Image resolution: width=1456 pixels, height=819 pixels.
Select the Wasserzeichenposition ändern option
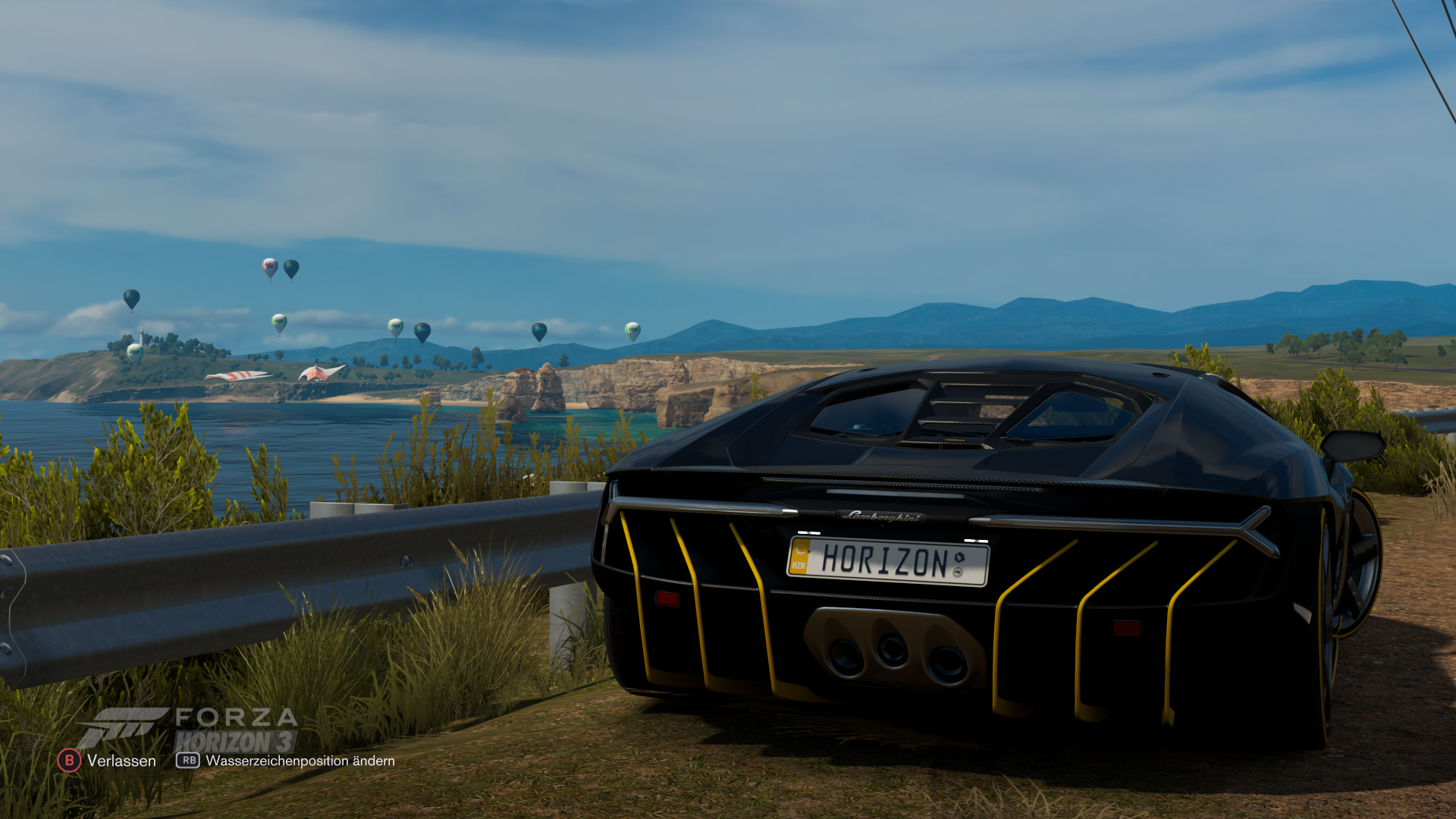pos(286,761)
